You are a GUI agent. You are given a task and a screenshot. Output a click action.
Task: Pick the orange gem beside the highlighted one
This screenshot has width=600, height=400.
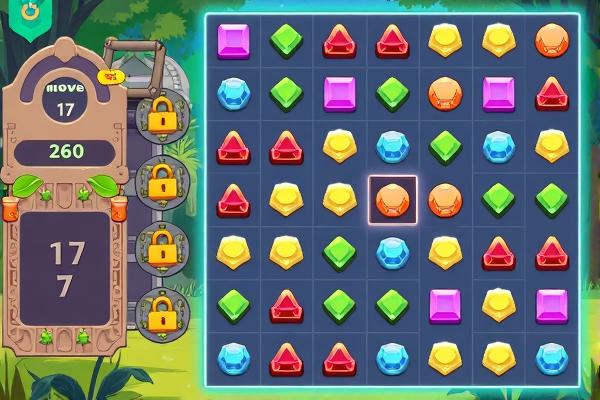click(445, 199)
